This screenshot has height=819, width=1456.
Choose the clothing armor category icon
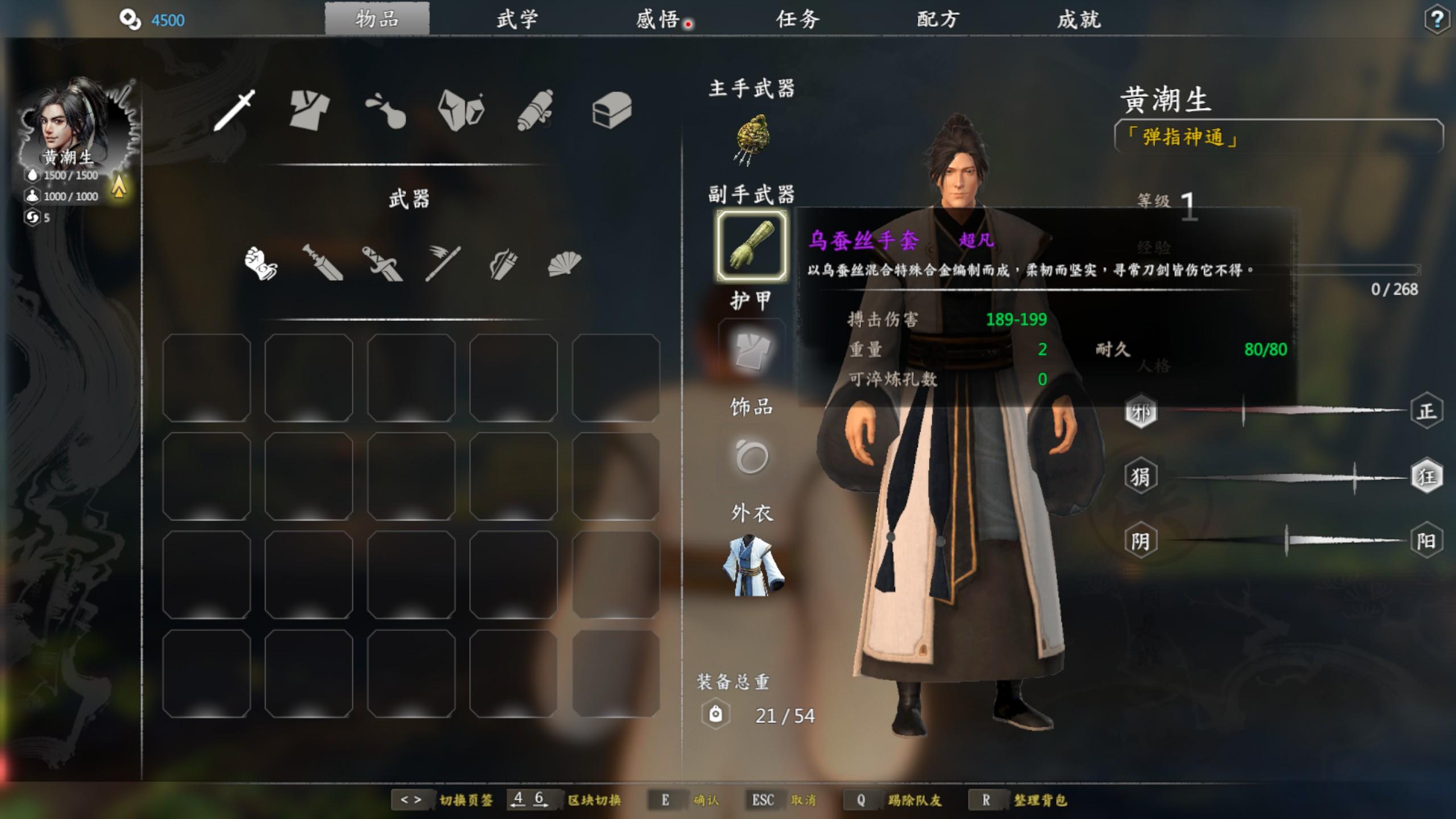coord(309,110)
